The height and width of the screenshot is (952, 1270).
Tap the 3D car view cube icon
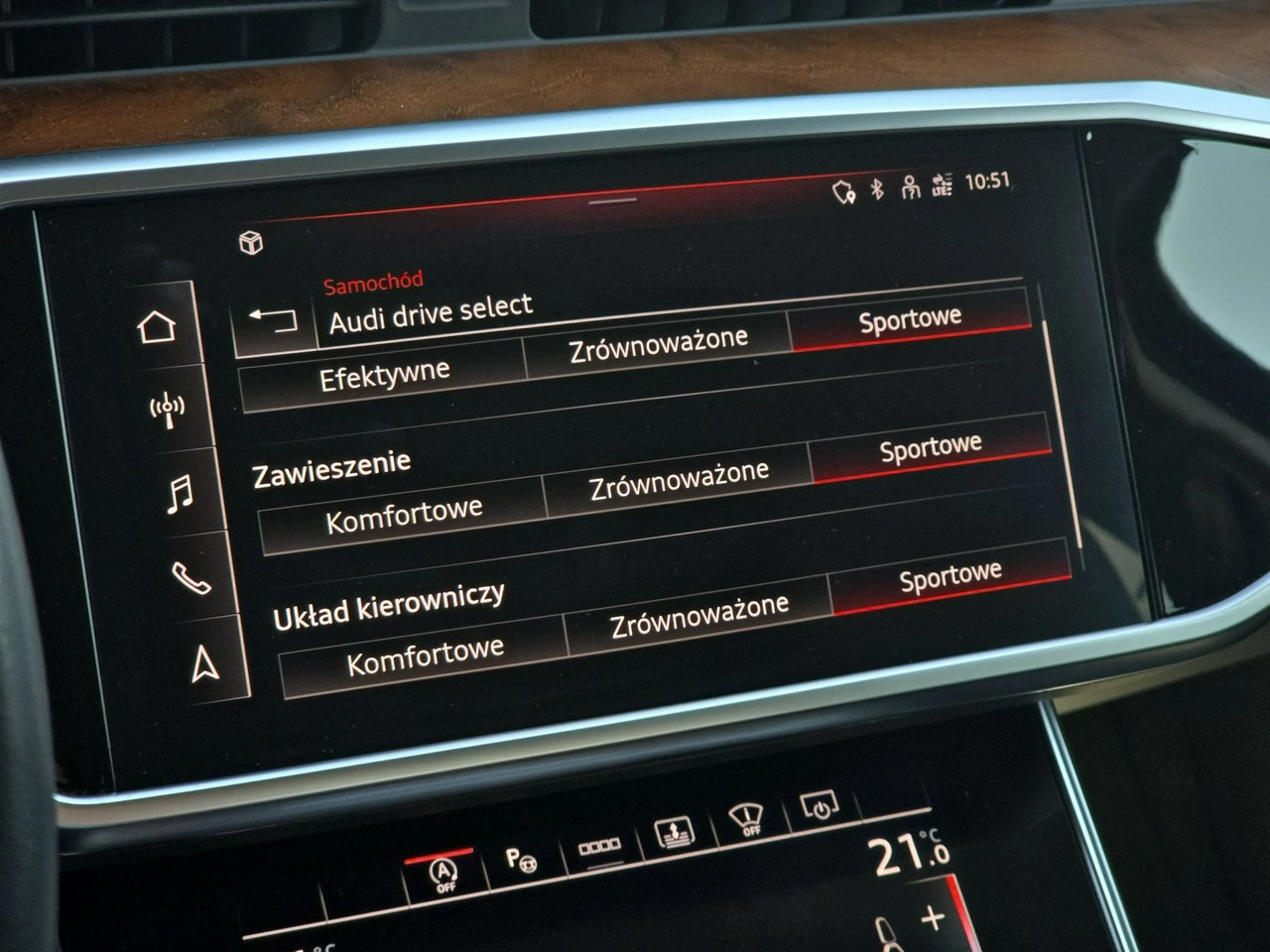pos(251,243)
